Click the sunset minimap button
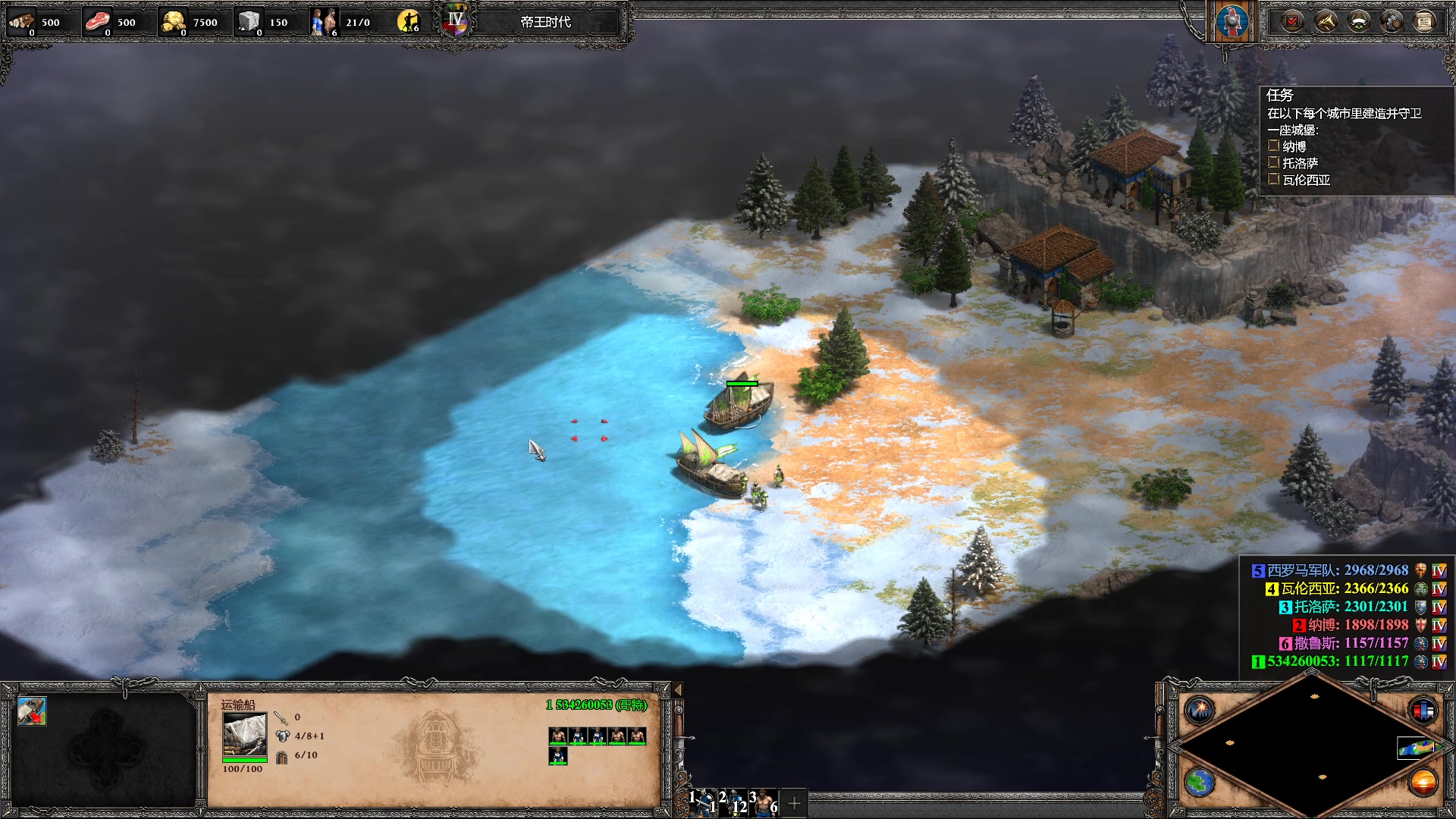This screenshot has height=819, width=1456. tap(1423, 782)
